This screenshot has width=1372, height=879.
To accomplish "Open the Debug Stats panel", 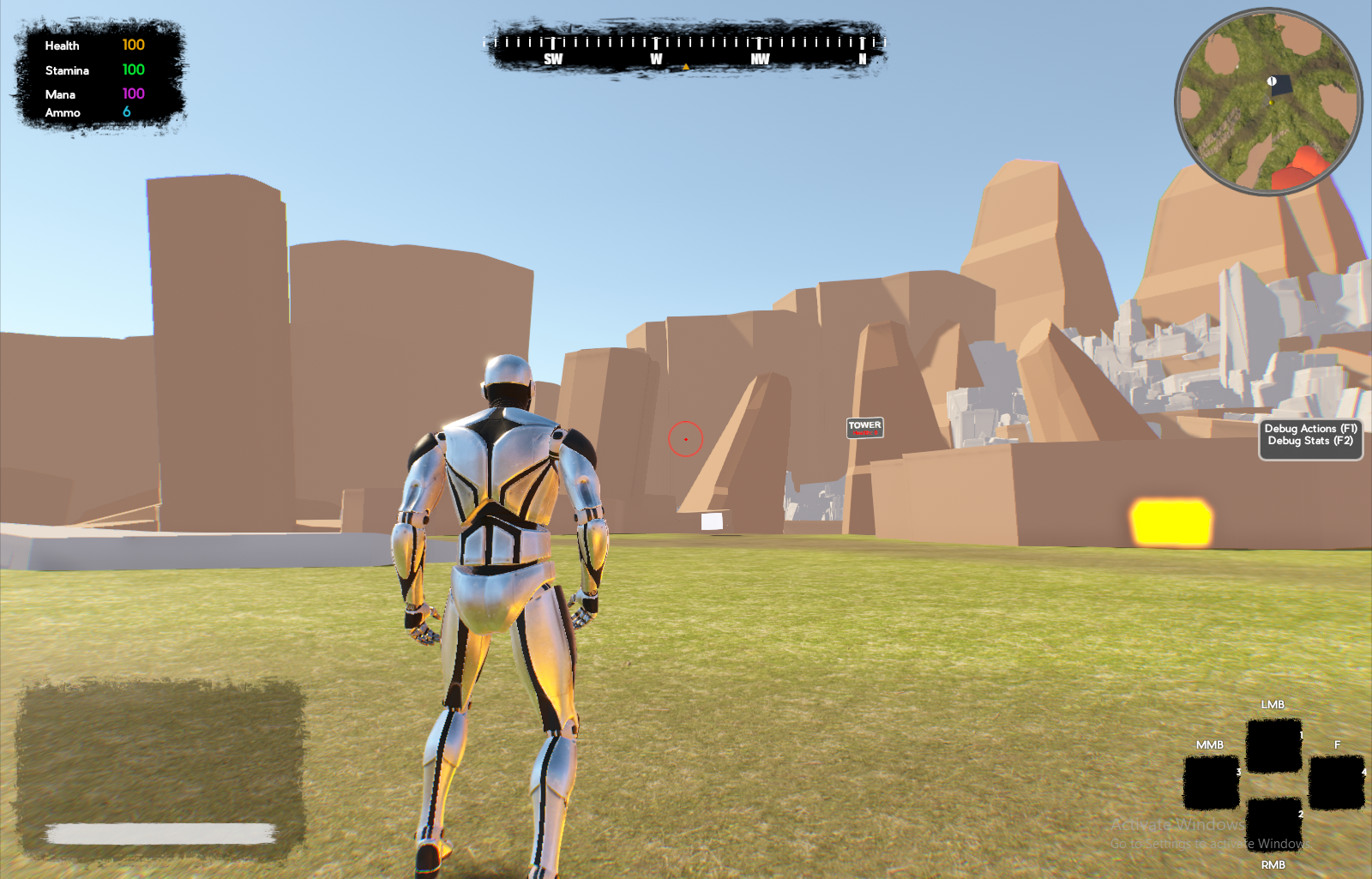I will (x=1310, y=442).
